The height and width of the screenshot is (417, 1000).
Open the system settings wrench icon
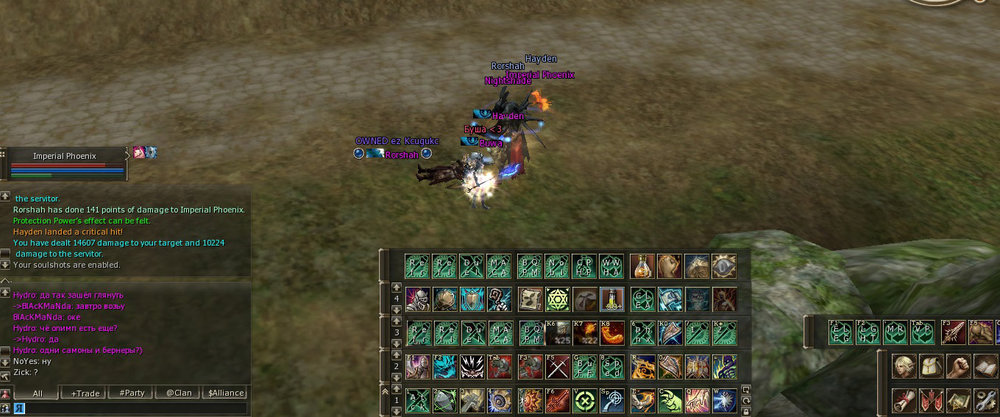[983, 400]
